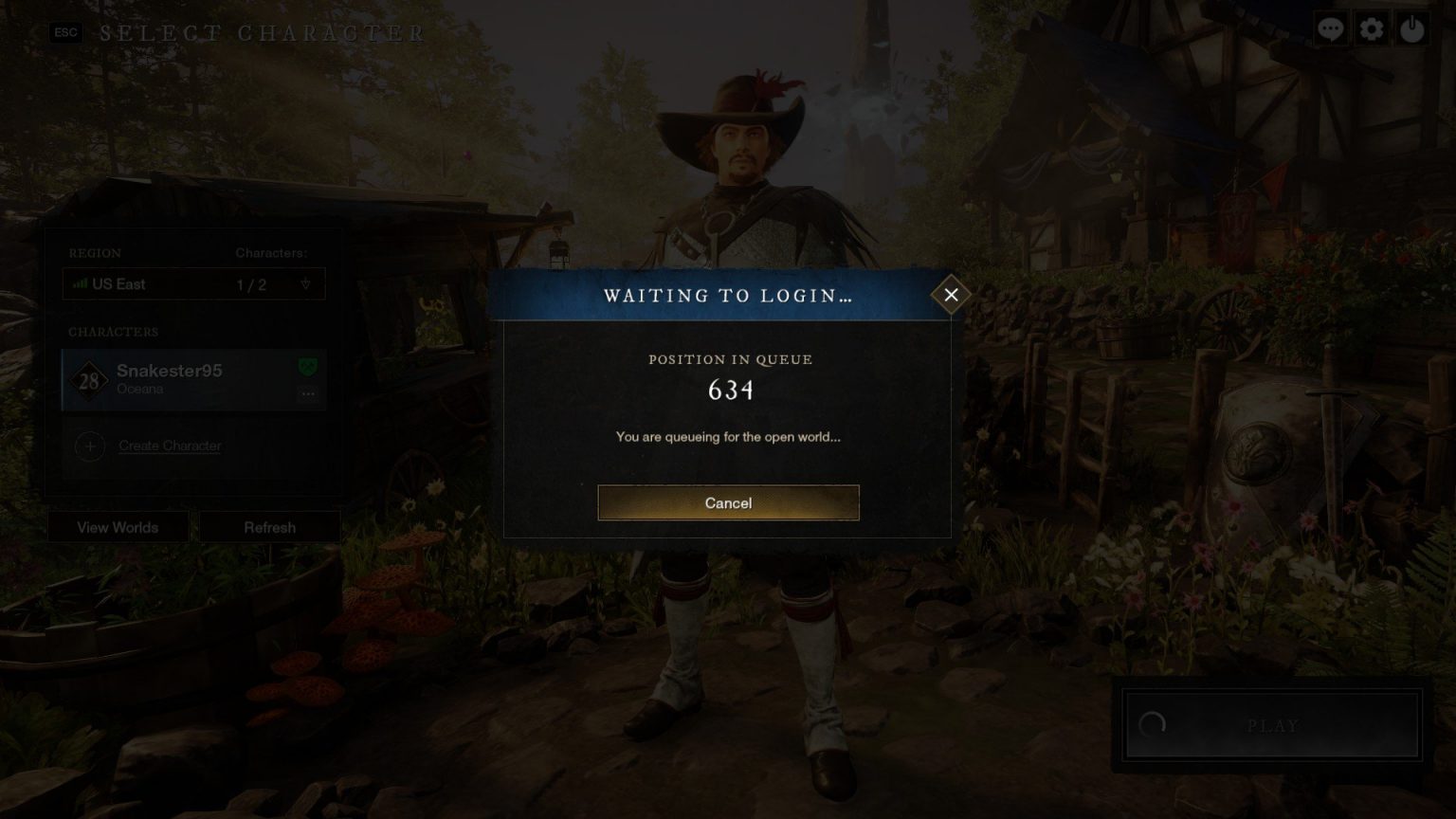Open Snakester95's three-dot options menu

pyautogui.click(x=308, y=393)
